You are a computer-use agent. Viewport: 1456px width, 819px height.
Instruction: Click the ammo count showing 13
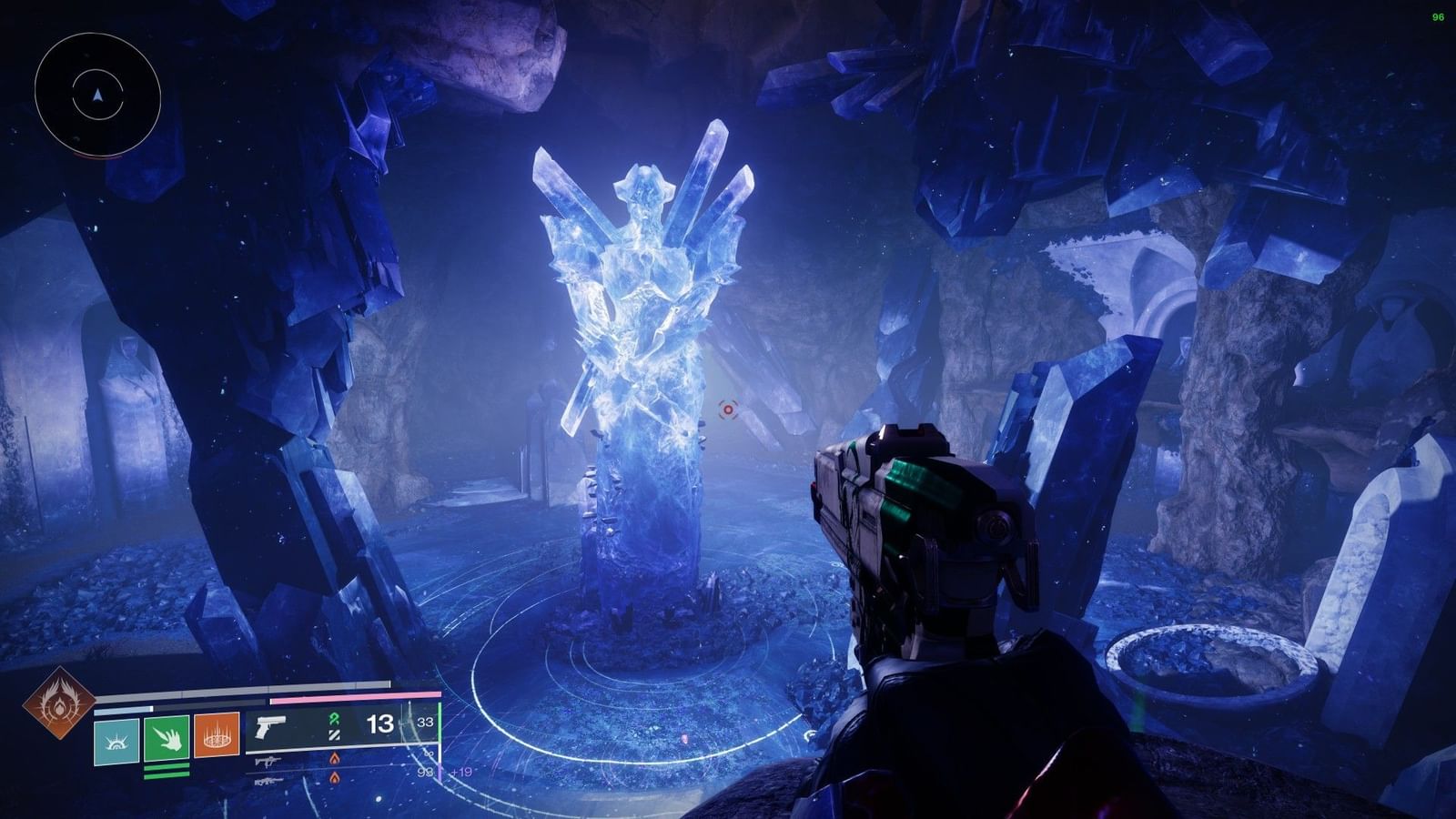click(379, 724)
